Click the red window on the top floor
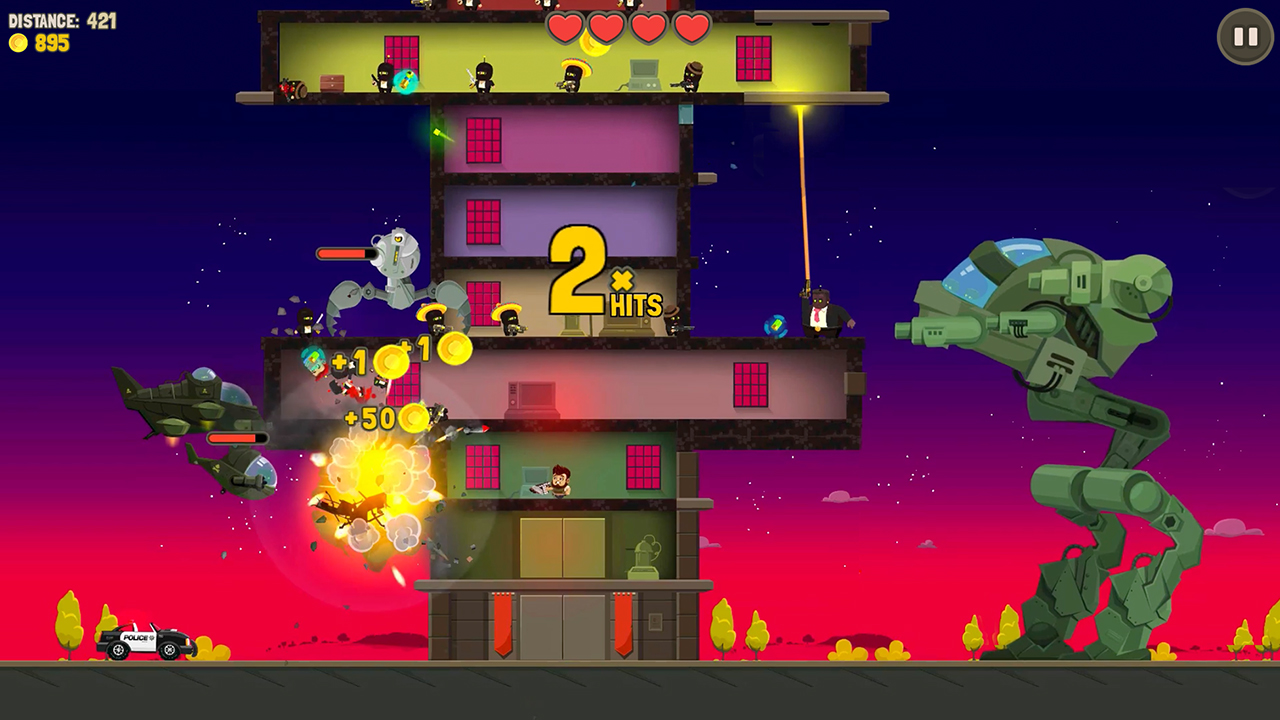 [x=753, y=55]
